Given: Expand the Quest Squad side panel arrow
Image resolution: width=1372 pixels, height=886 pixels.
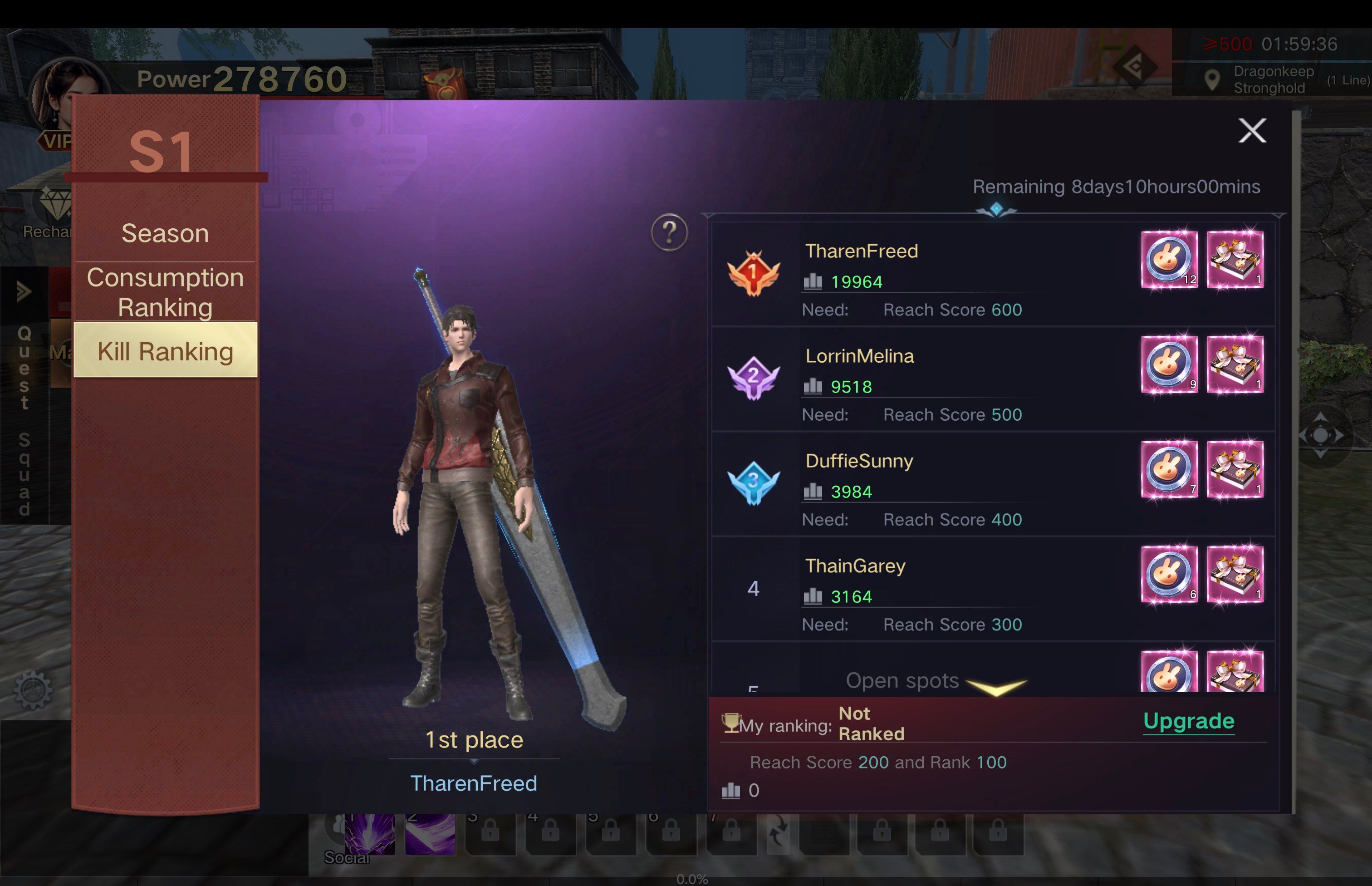Looking at the screenshot, I should [x=24, y=292].
